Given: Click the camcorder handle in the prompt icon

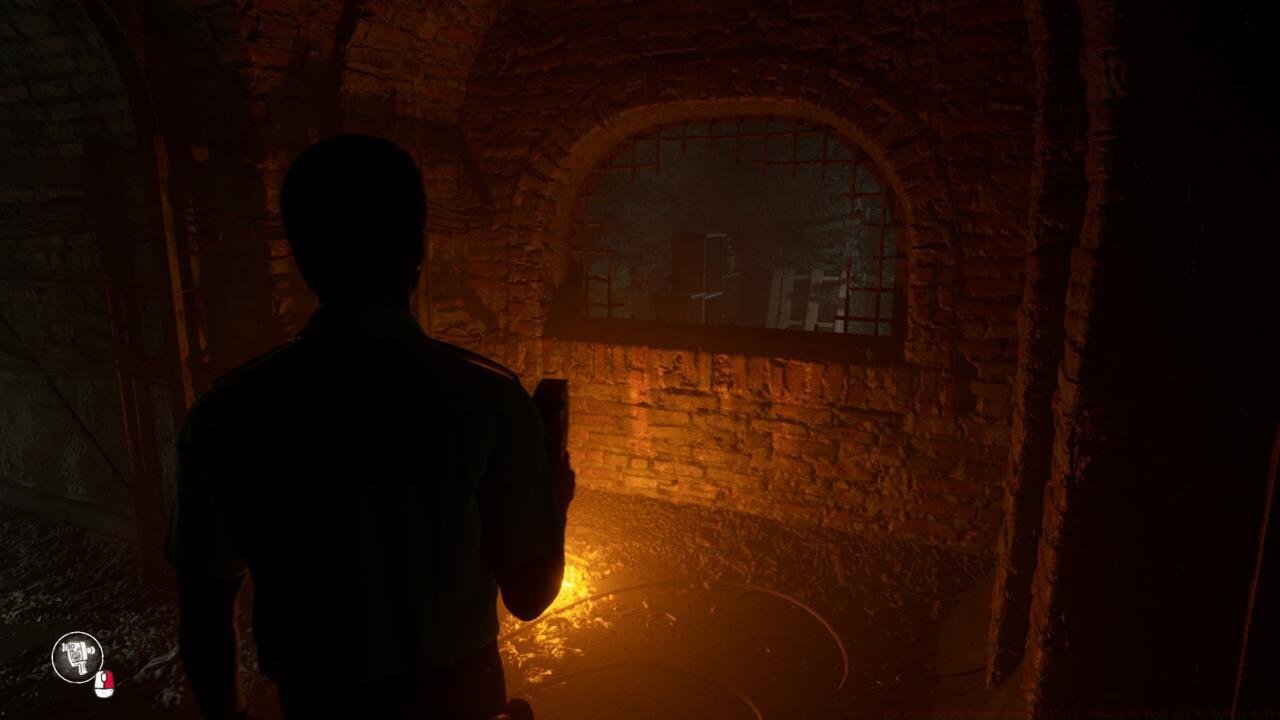Looking at the screenshot, I should (x=80, y=668).
